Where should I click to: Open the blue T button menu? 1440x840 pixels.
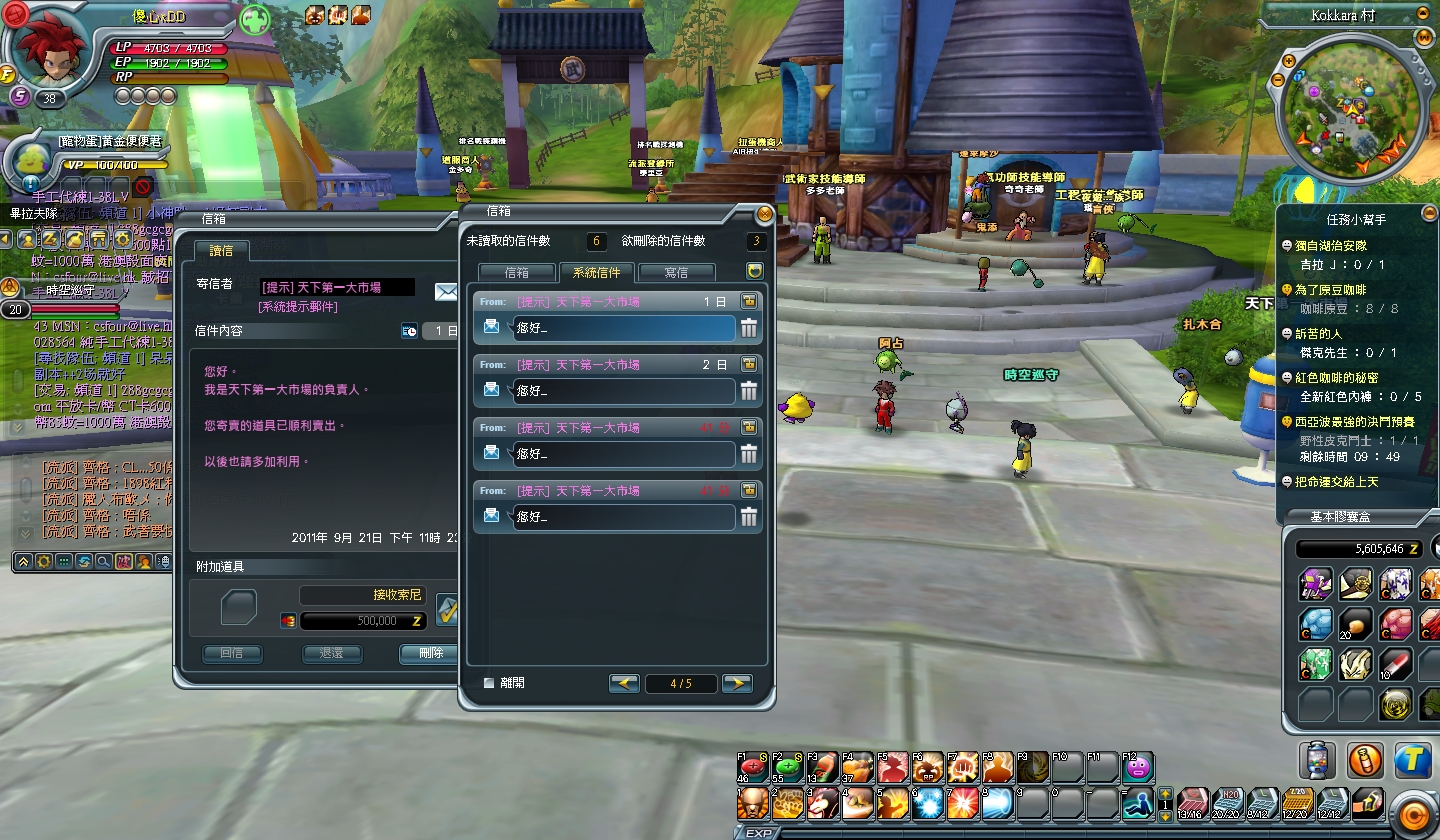[x=1411, y=760]
